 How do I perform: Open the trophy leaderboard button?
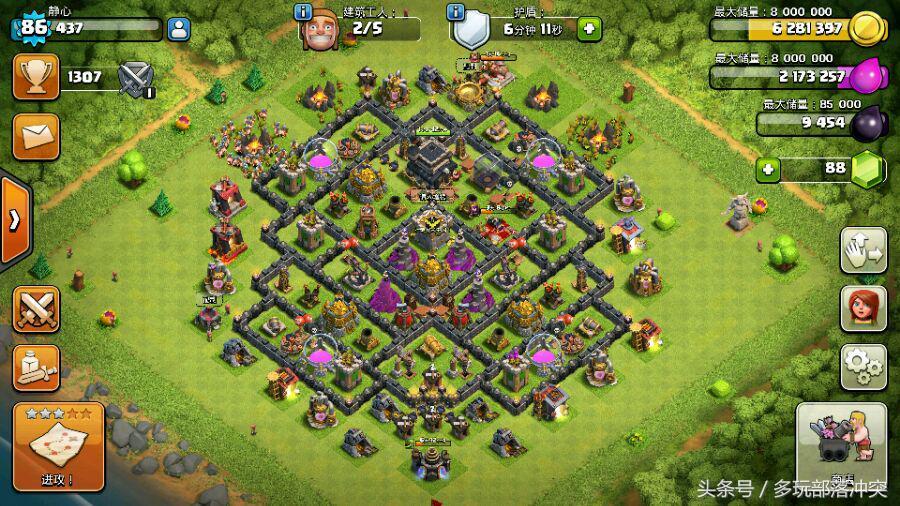(36, 76)
